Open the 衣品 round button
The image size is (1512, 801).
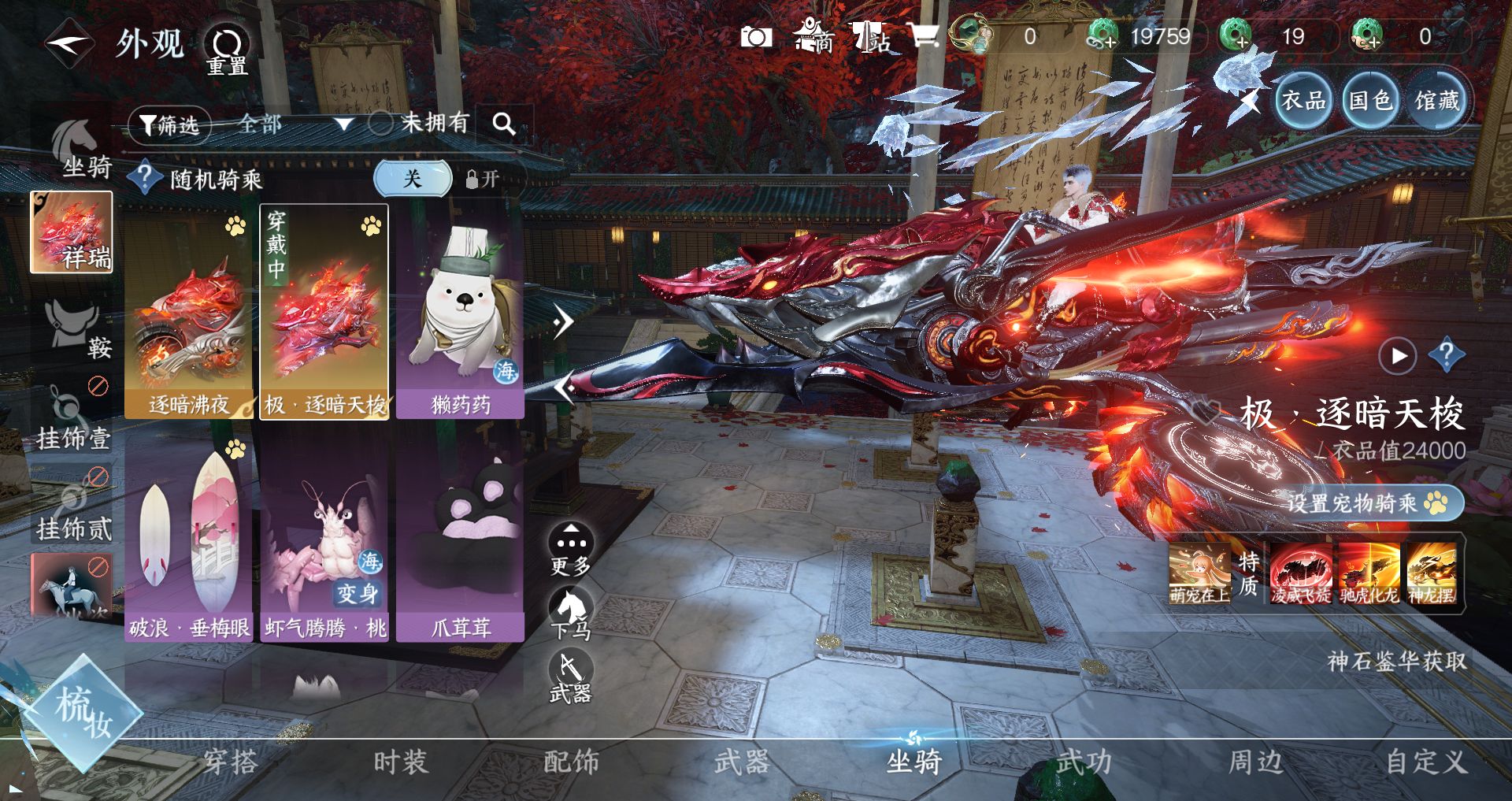click(1303, 100)
